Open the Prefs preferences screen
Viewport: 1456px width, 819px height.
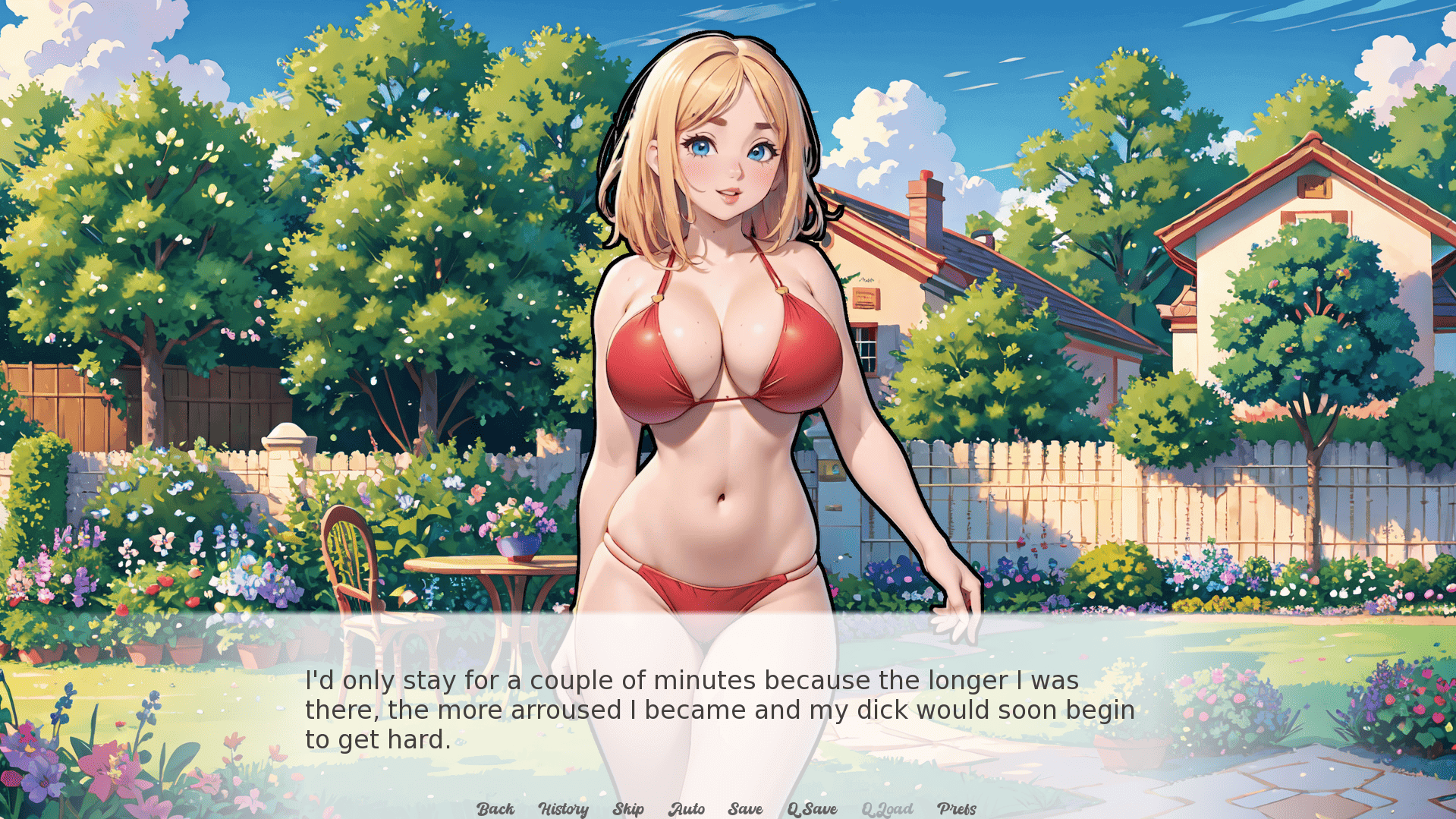pyautogui.click(x=957, y=808)
